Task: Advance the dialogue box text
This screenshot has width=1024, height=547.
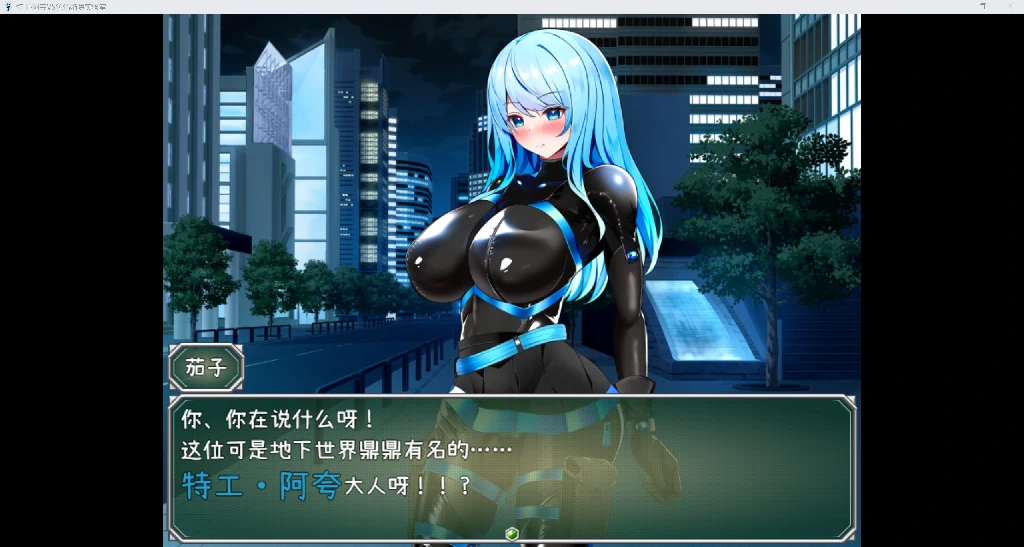Action: [511, 467]
